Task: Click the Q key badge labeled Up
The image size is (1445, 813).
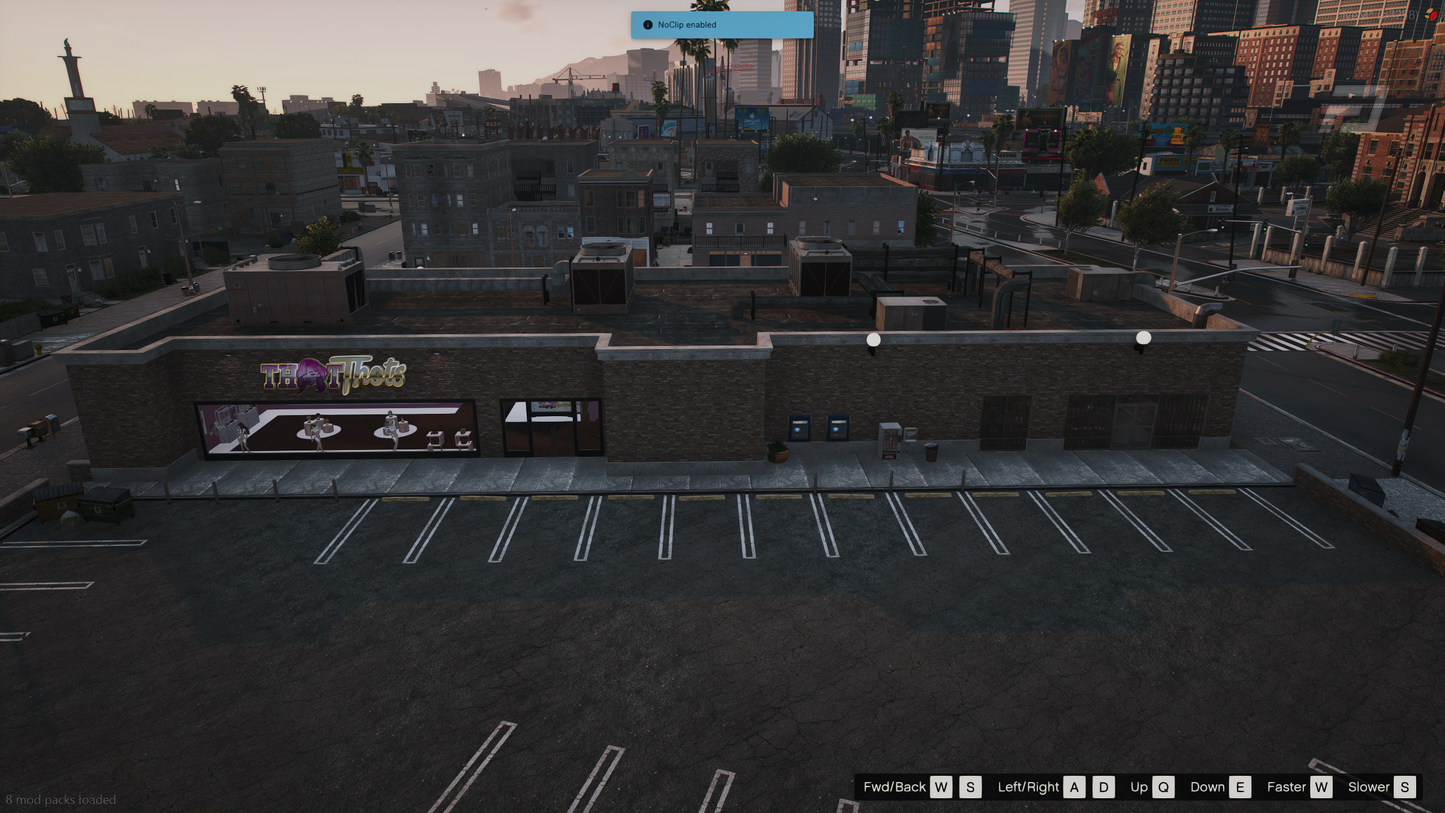Action: [x=1163, y=787]
